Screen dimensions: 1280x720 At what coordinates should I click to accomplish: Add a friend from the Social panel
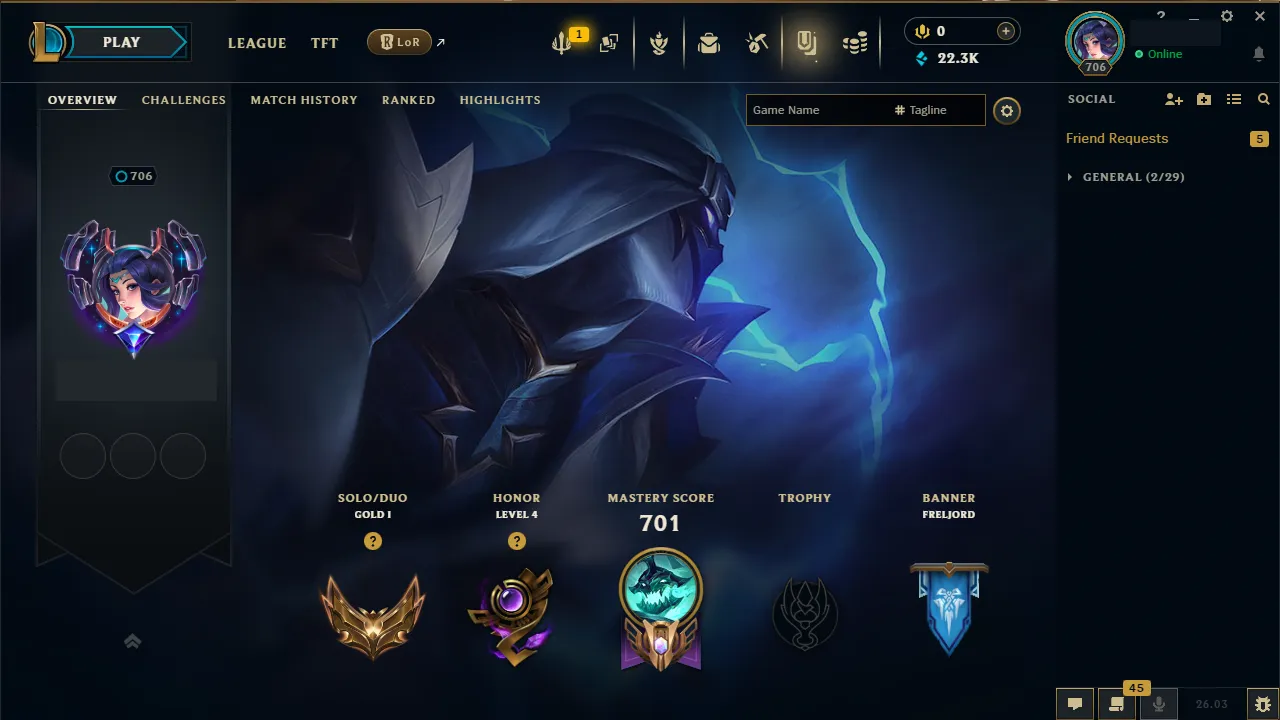[1174, 99]
